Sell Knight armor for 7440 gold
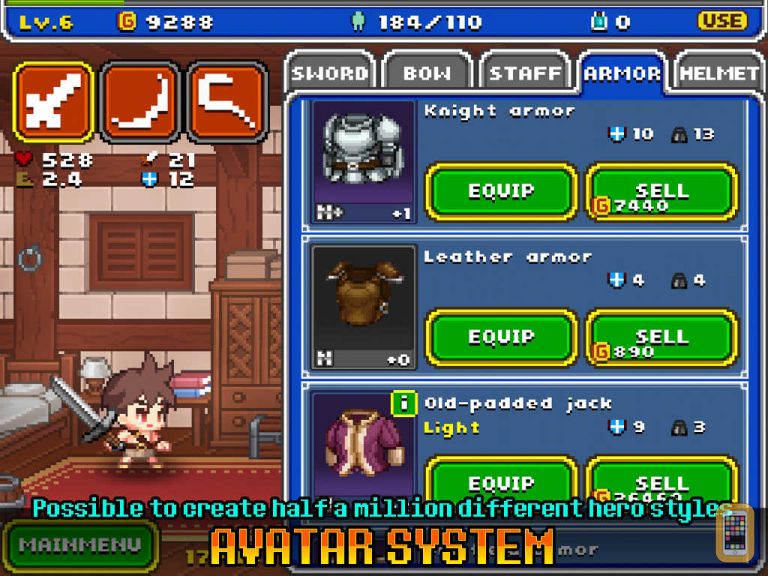The width and height of the screenshot is (768, 576). coord(661,192)
